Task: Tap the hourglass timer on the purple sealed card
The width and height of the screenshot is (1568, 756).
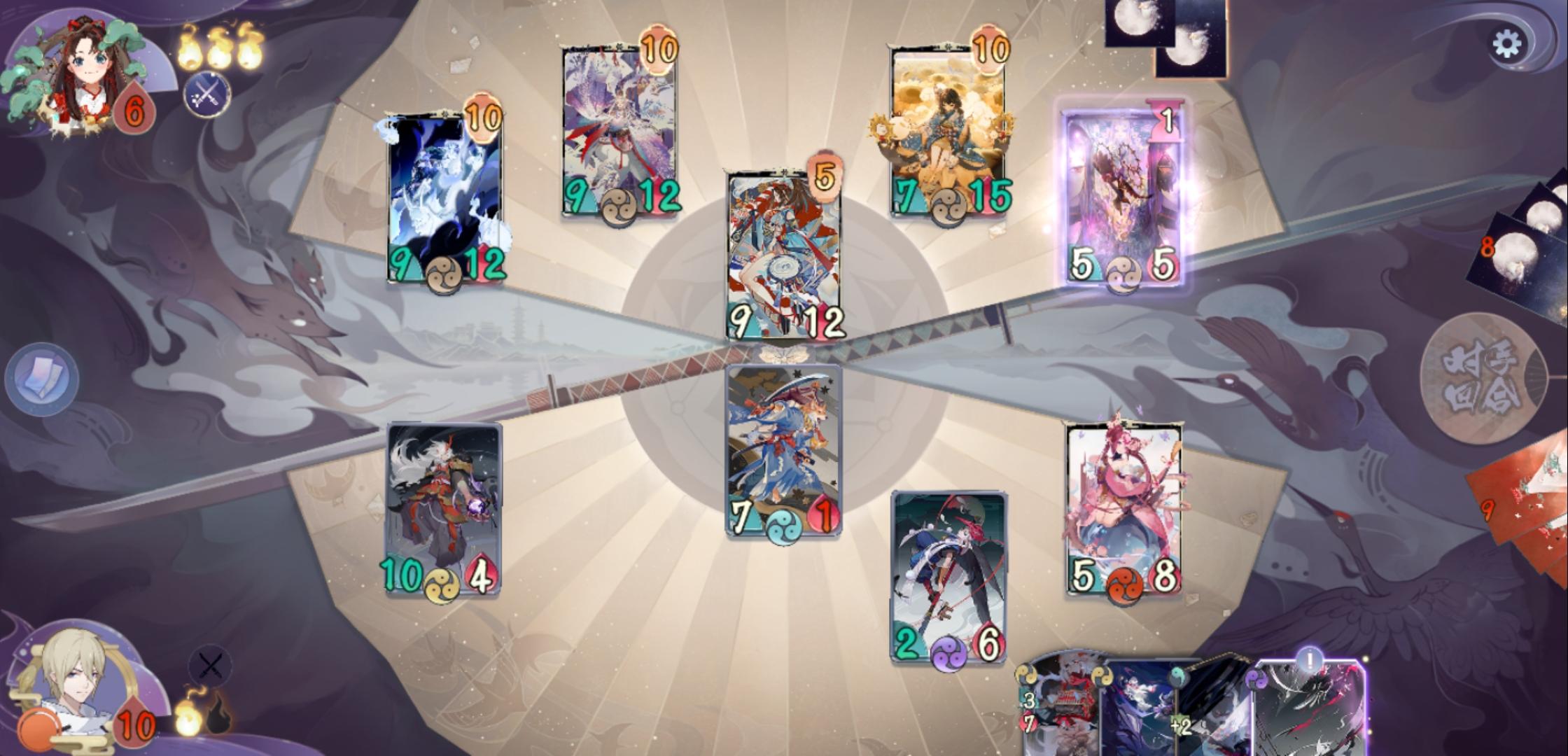Action: pyautogui.click(x=1166, y=119)
